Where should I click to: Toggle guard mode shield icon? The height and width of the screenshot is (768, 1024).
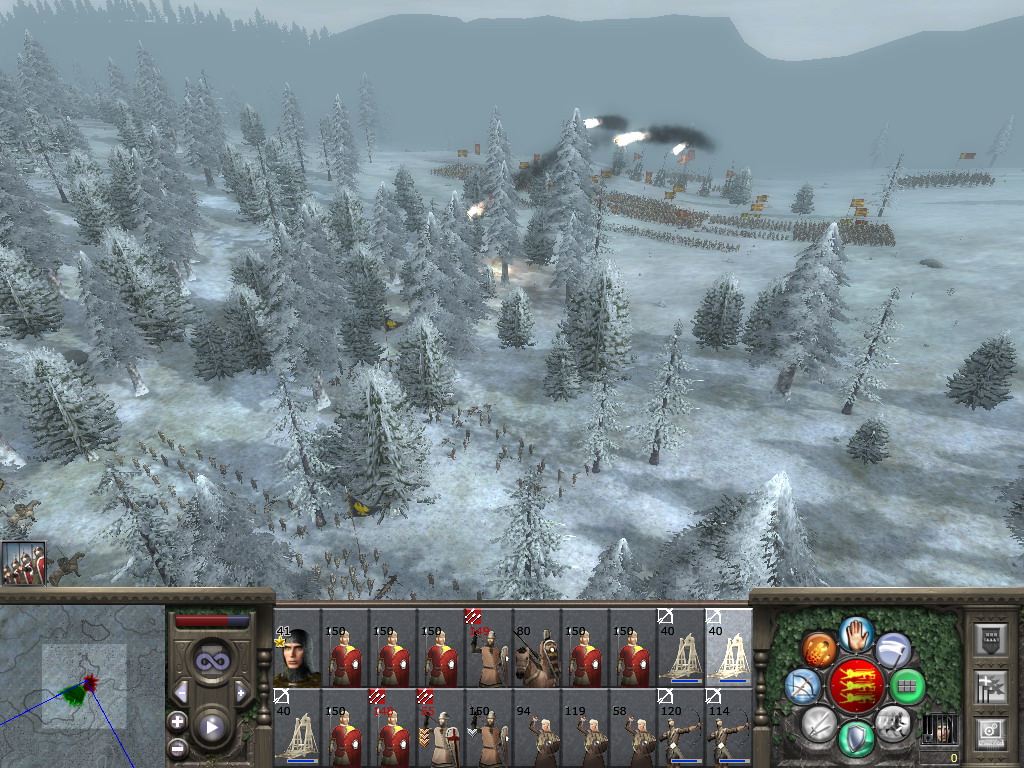[x=855, y=738]
